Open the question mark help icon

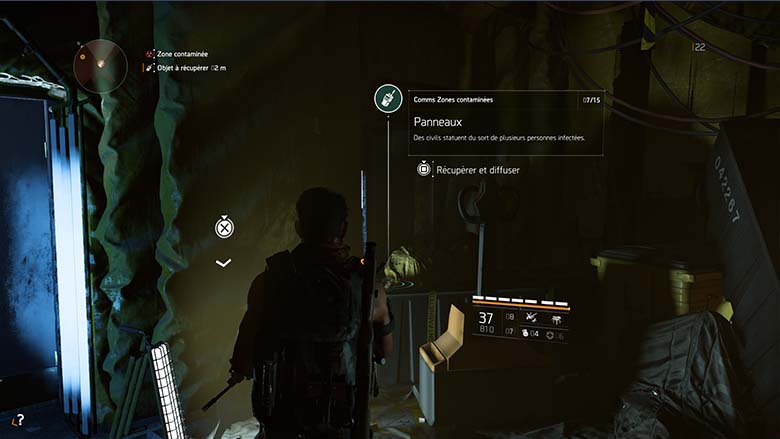tap(18, 421)
